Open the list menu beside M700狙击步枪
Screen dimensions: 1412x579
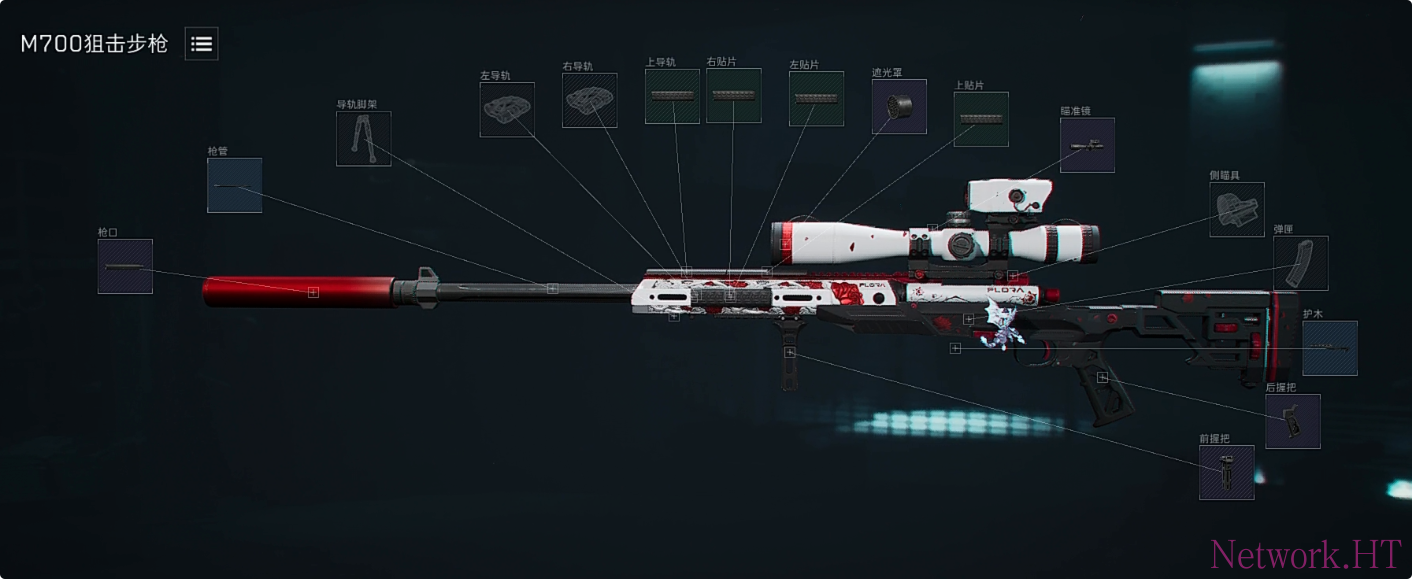[201, 44]
